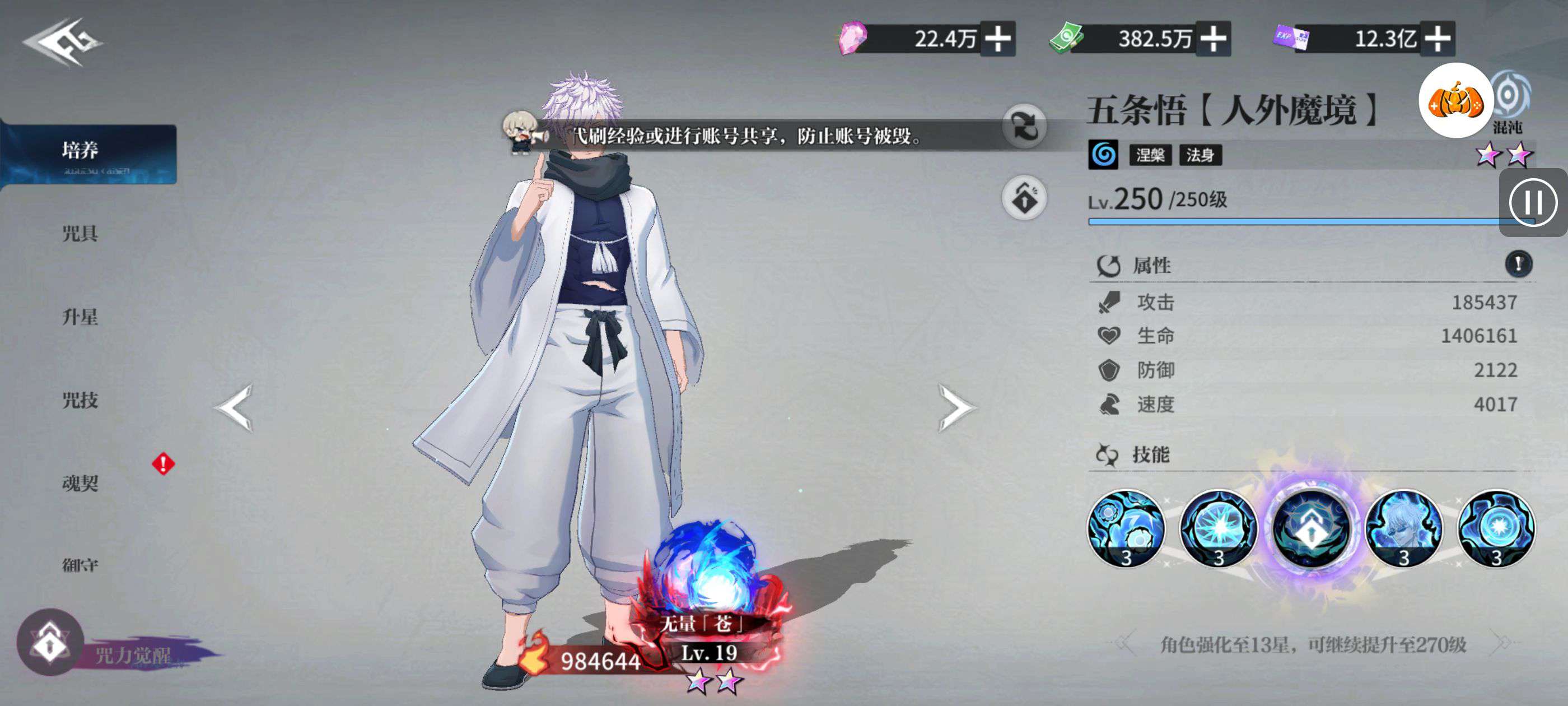
Task: Select the 魂契 tab
Action: click(80, 483)
